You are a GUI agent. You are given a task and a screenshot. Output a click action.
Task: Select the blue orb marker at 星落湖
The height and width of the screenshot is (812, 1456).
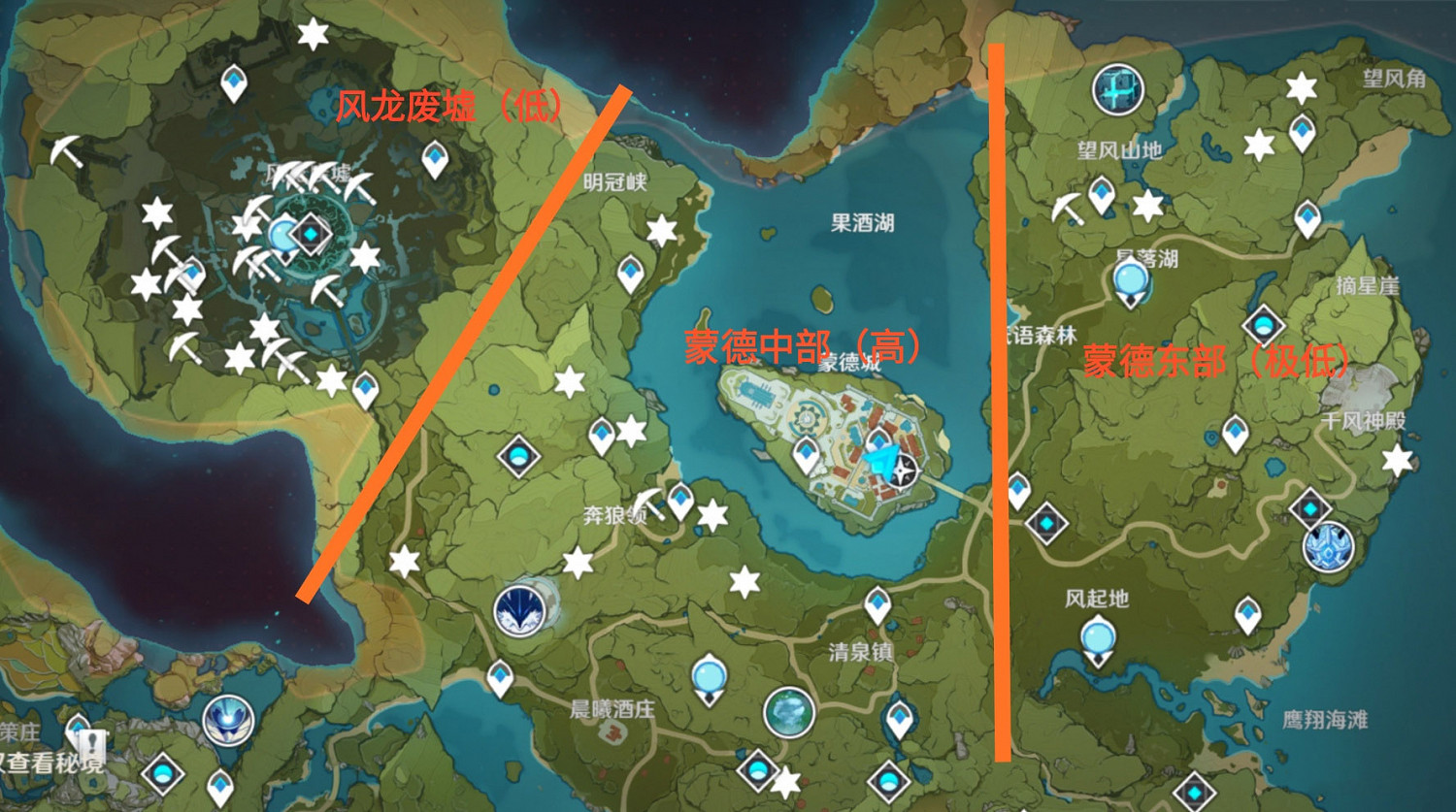[x=1130, y=279]
